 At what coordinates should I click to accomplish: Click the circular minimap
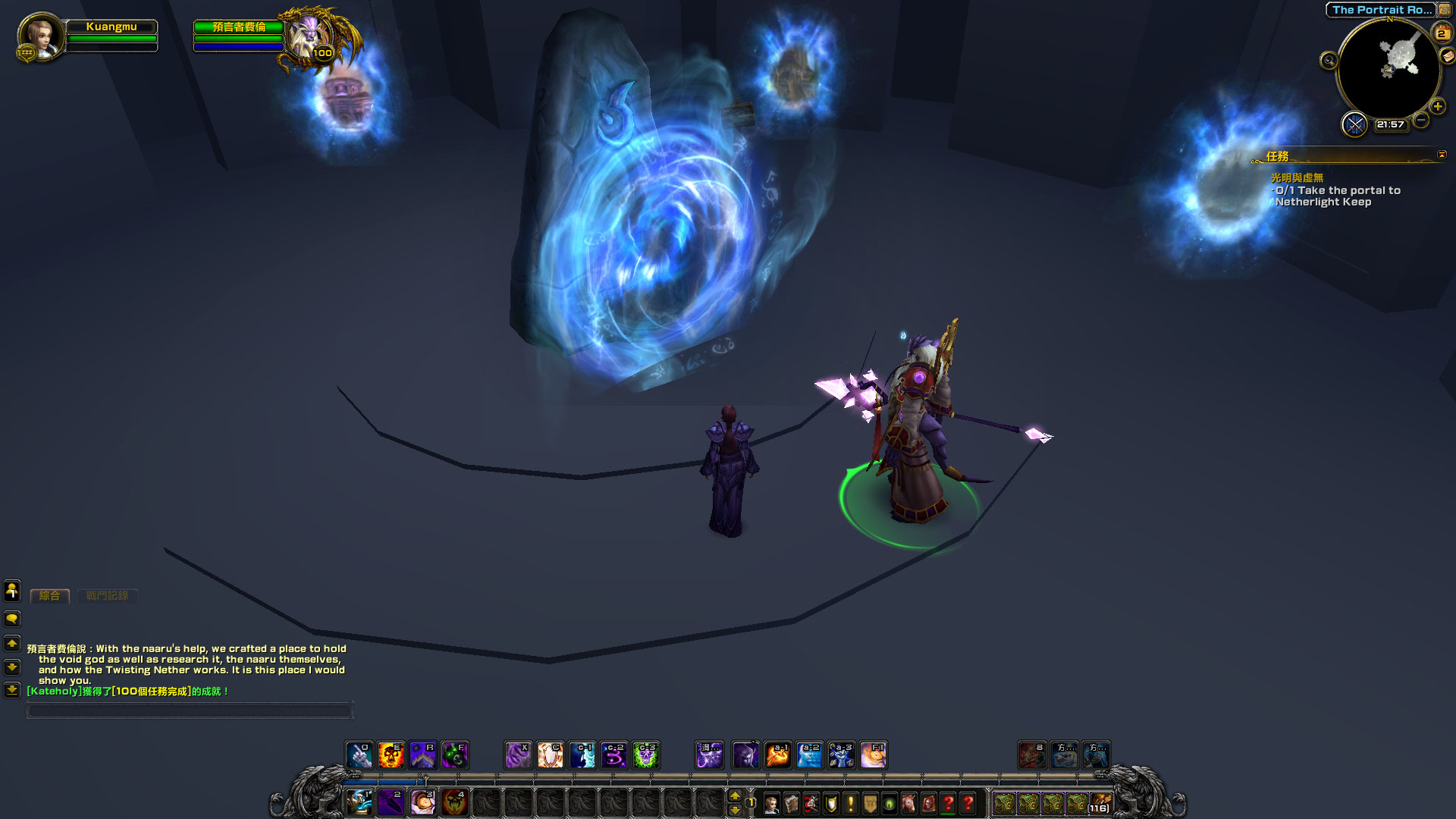coord(1389,69)
